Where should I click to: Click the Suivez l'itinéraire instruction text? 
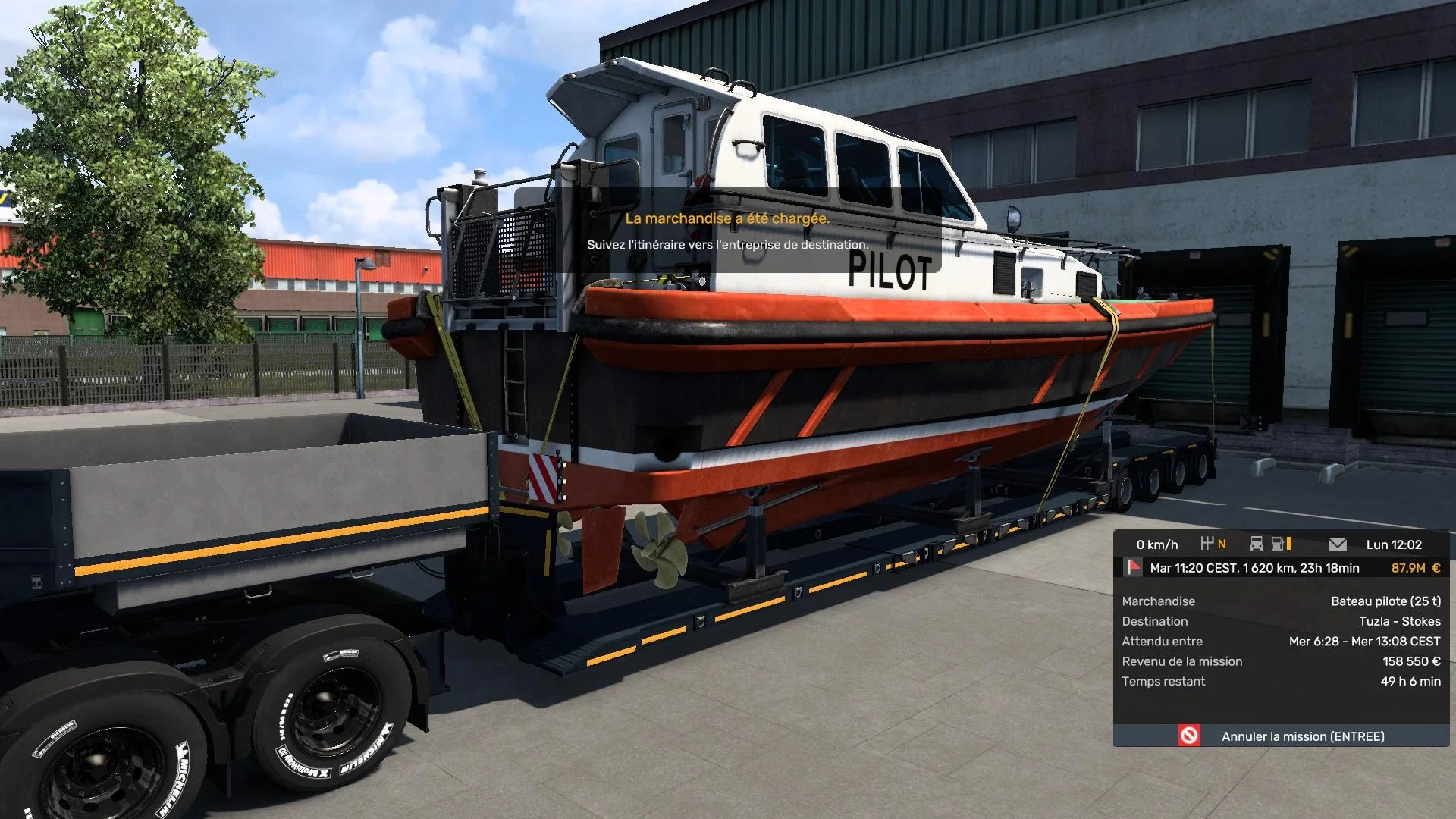pos(727,245)
